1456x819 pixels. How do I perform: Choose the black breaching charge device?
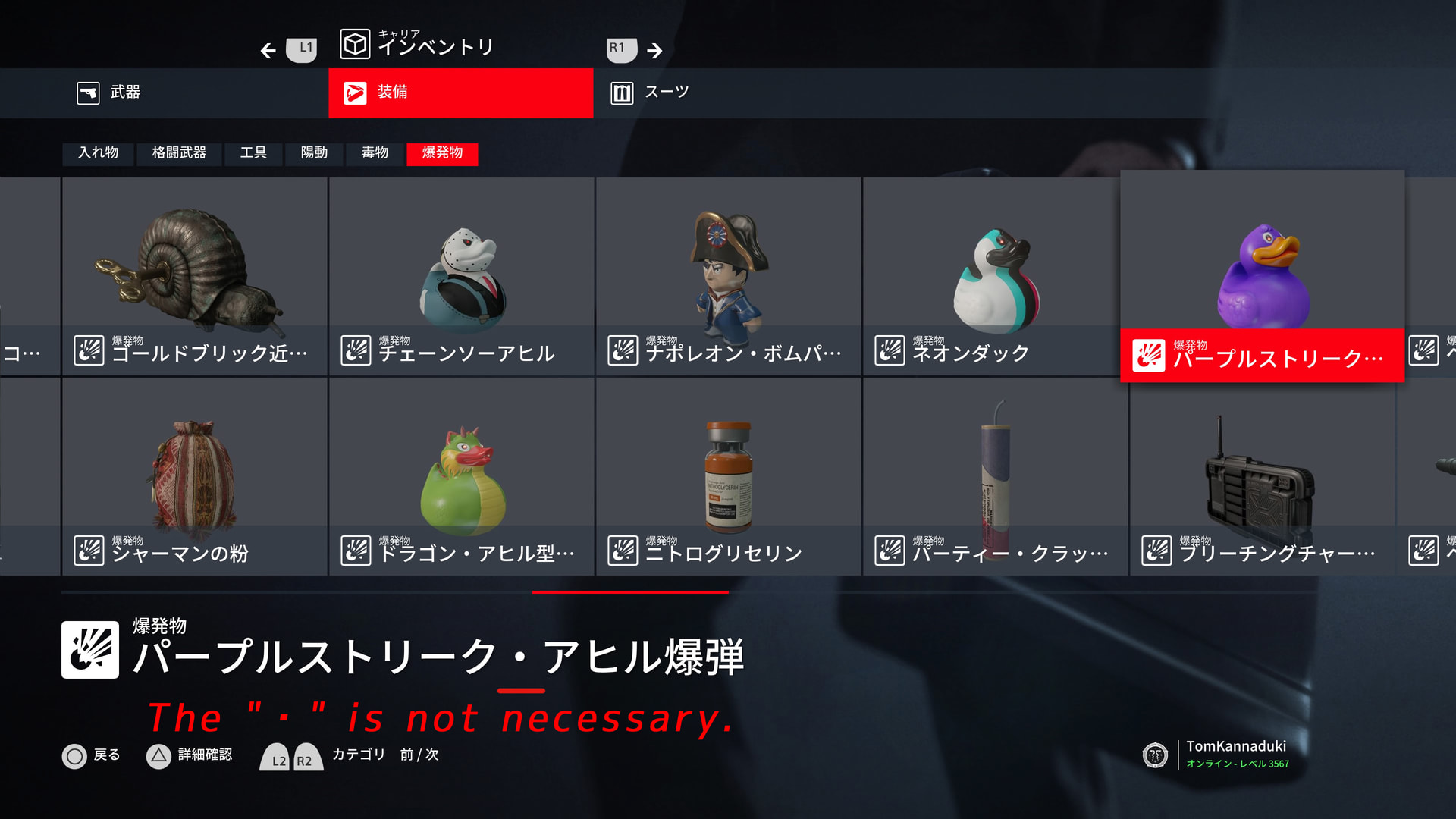click(1262, 476)
